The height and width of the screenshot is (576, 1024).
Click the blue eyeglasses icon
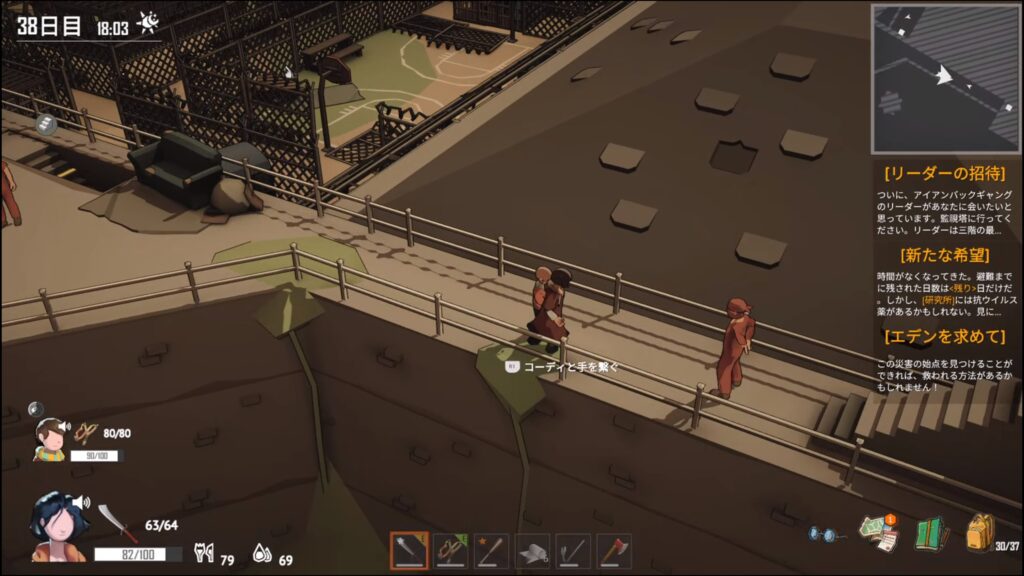point(823,535)
